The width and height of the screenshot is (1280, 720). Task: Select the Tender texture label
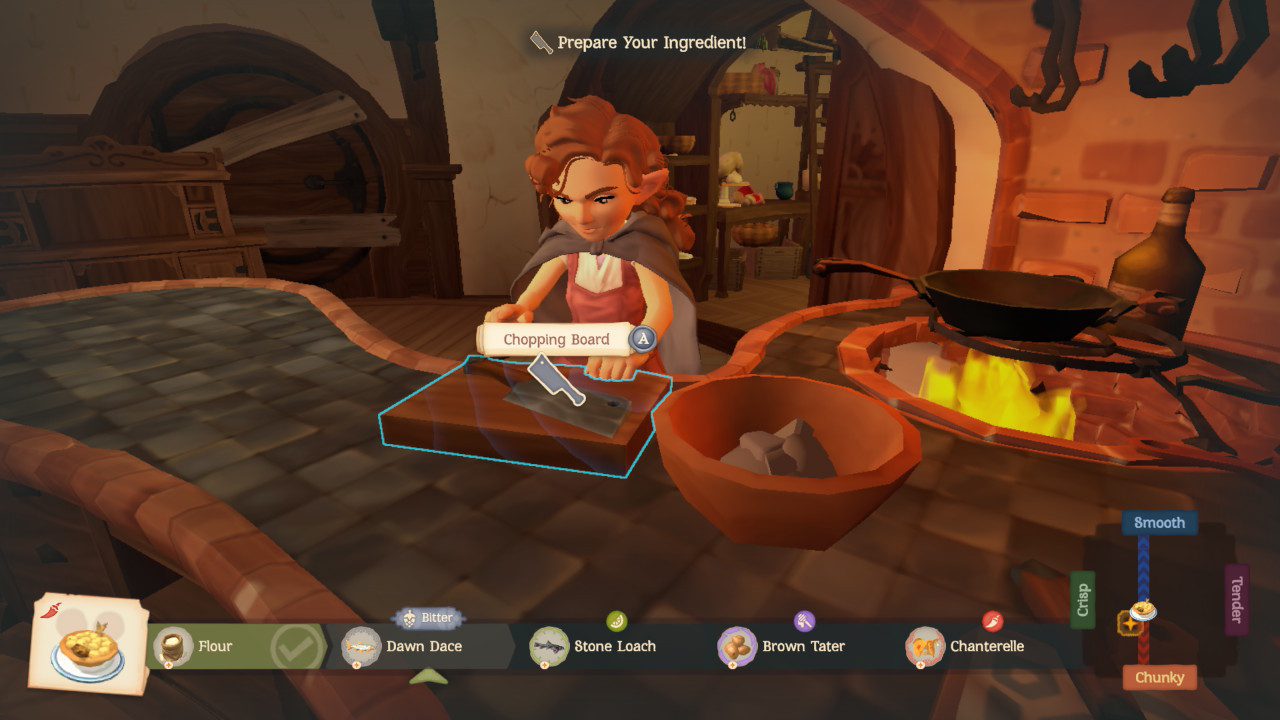[x=1237, y=600]
